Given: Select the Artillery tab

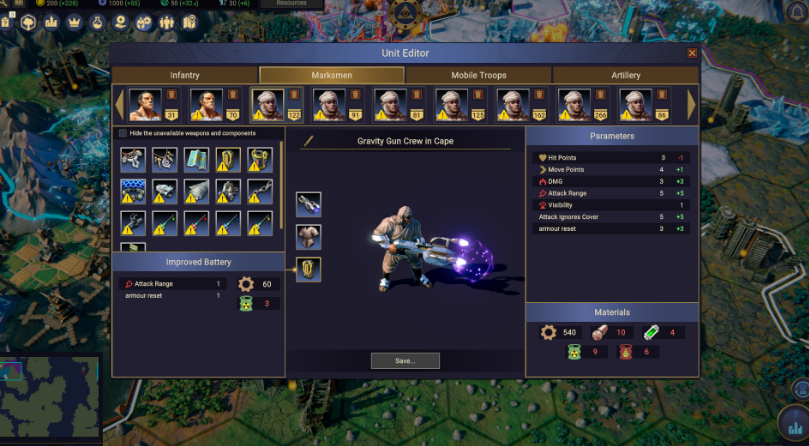Looking at the screenshot, I should click(x=625, y=75).
